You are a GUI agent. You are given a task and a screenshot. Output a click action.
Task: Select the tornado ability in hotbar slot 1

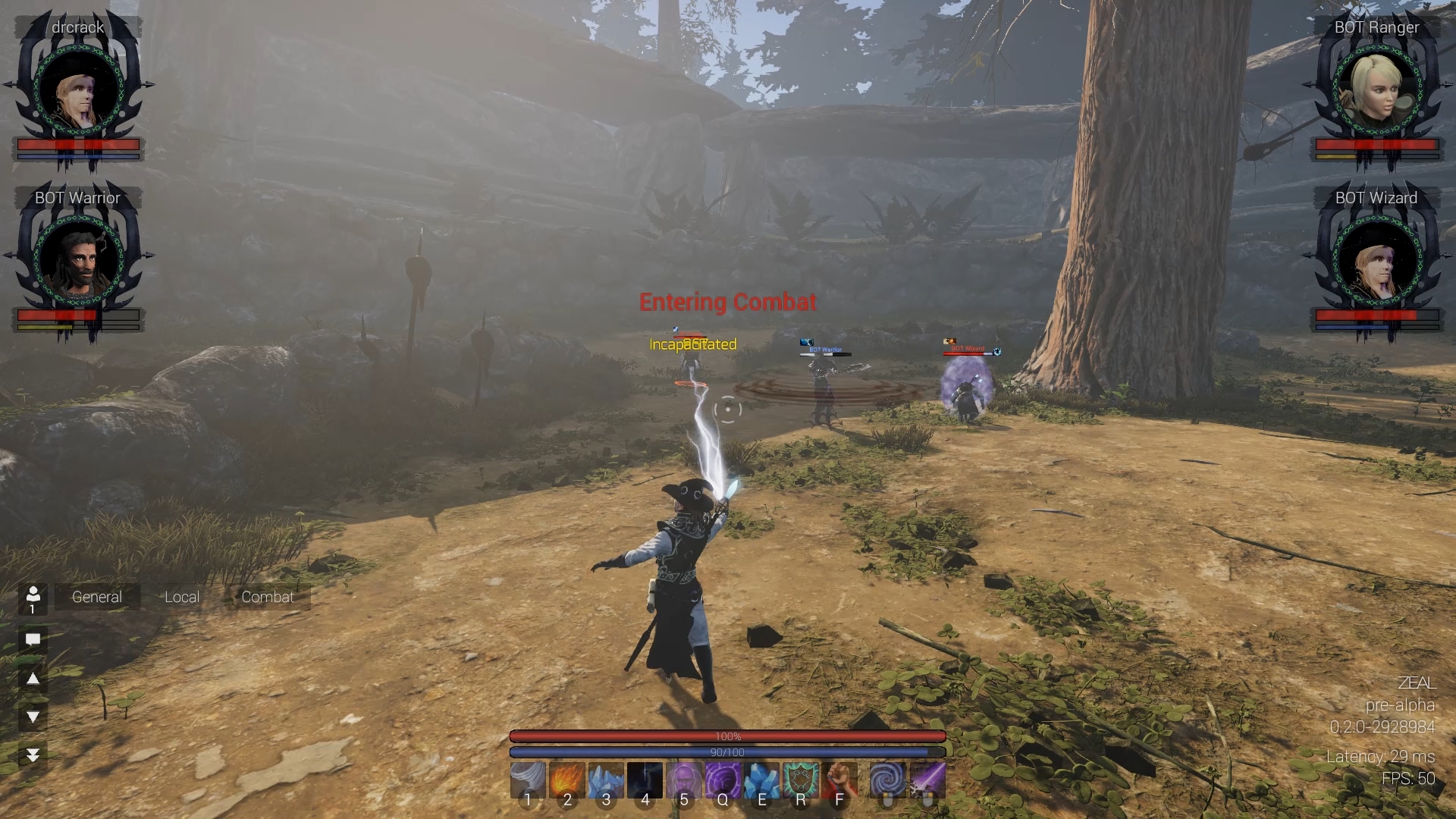coord(529,780)
